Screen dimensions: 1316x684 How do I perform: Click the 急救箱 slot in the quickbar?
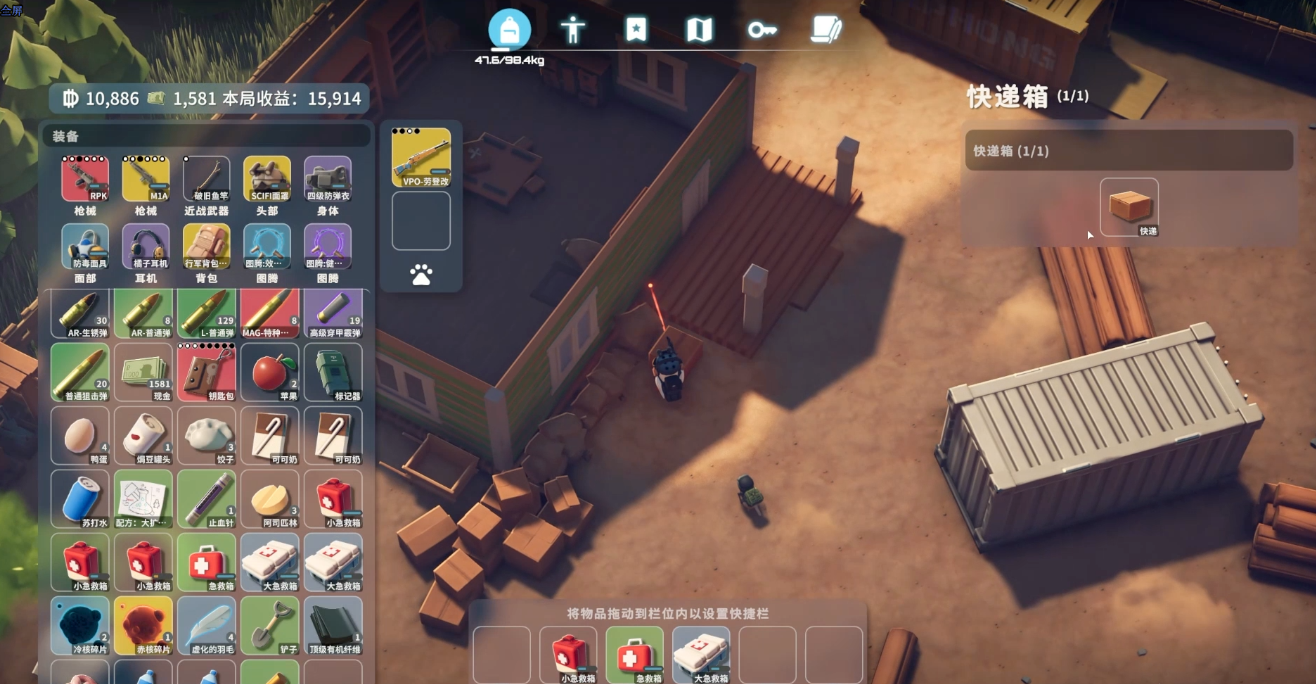tap(634, 655)
